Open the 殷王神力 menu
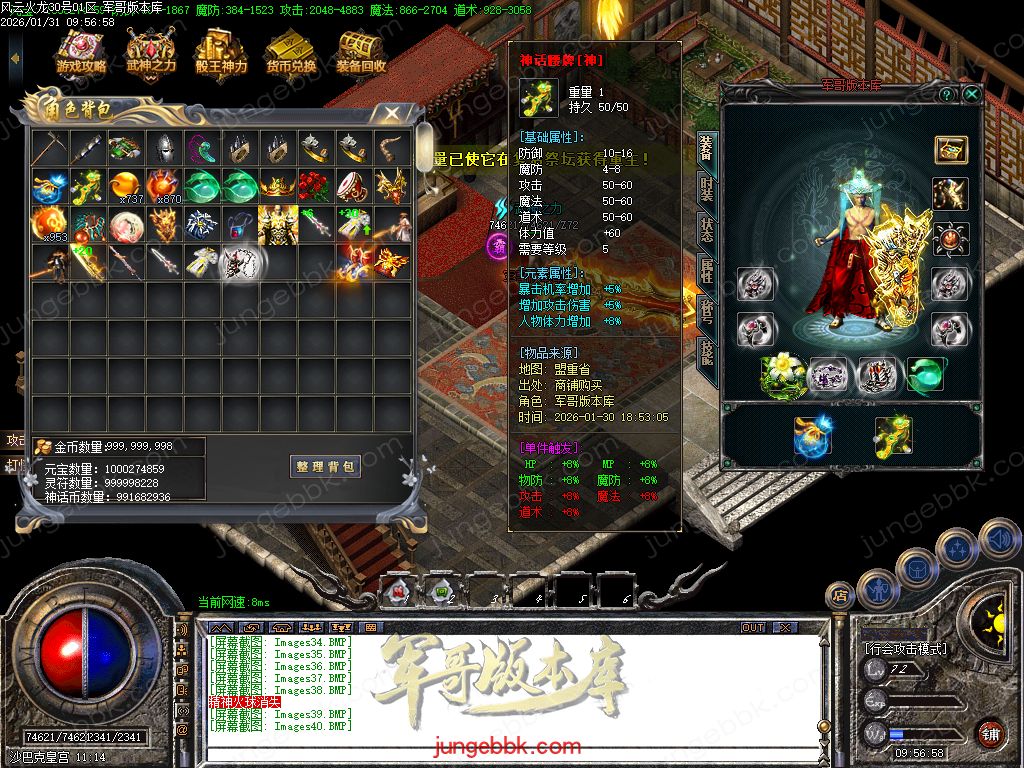This screenshot has height=768, width=1024. [x=221, y=52]
